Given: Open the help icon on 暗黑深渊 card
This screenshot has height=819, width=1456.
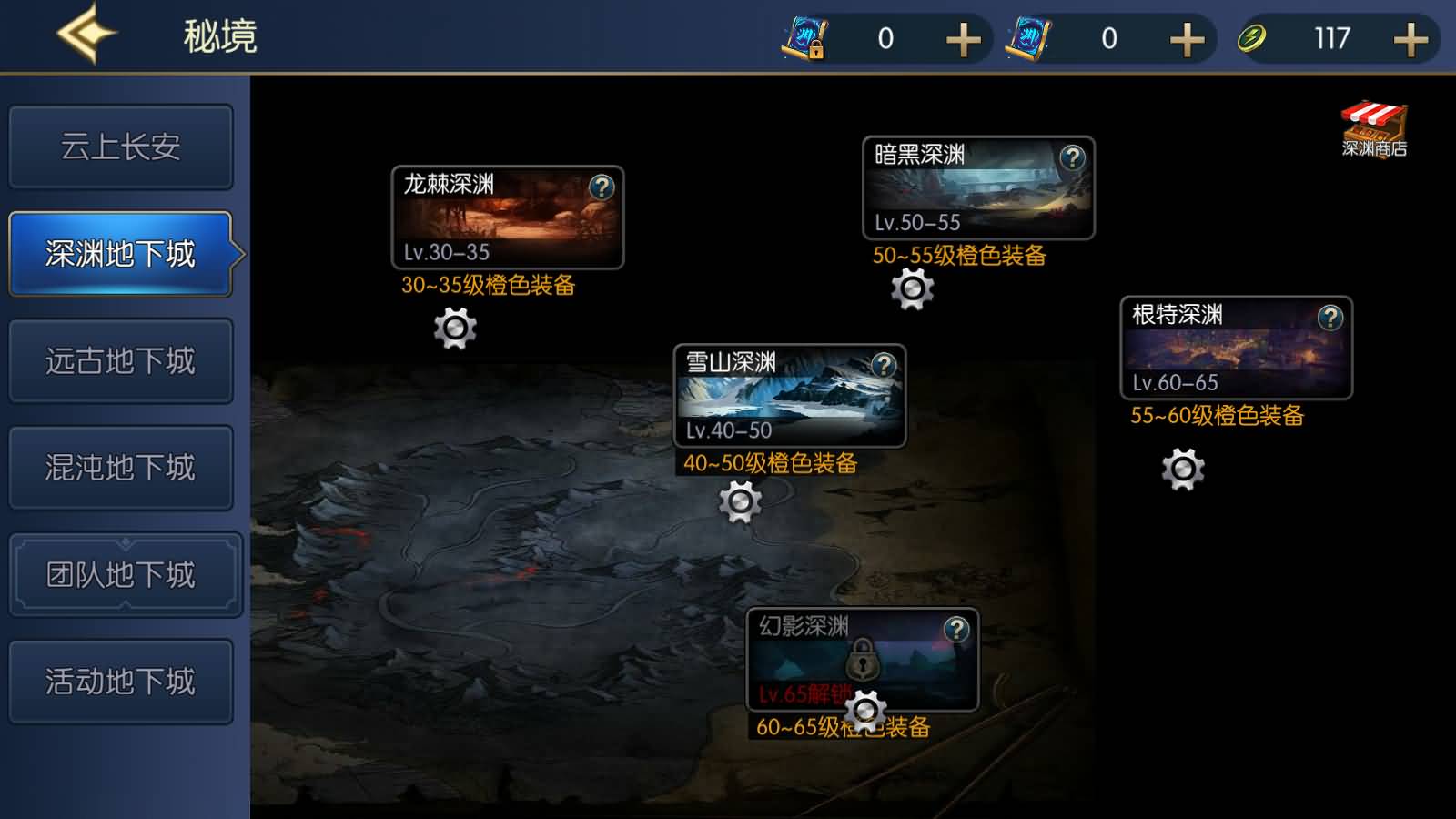Looking at the screenshot, I should click(x=1074, y=157).
